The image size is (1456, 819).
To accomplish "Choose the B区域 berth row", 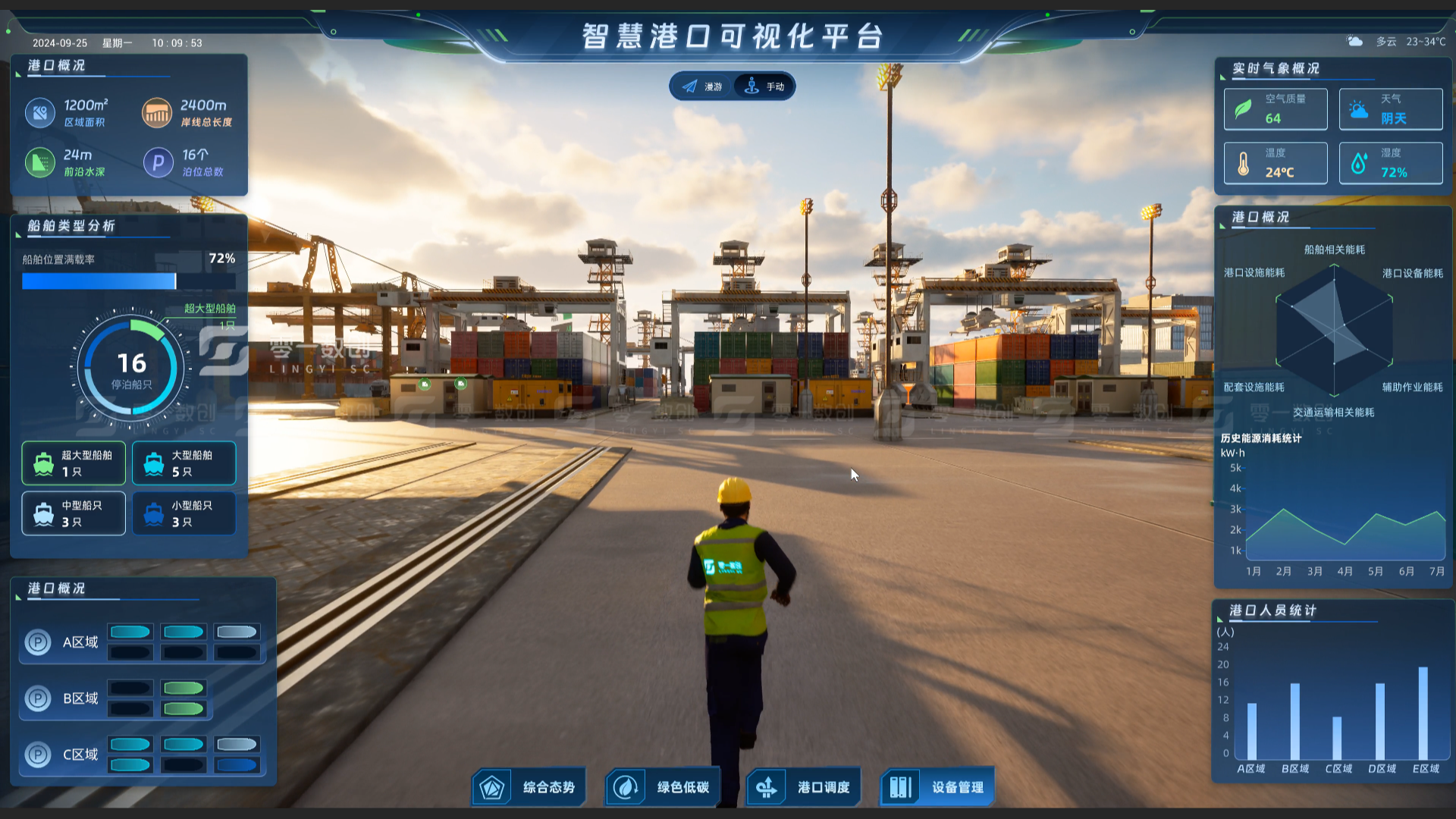I will (x=115, y=698).
